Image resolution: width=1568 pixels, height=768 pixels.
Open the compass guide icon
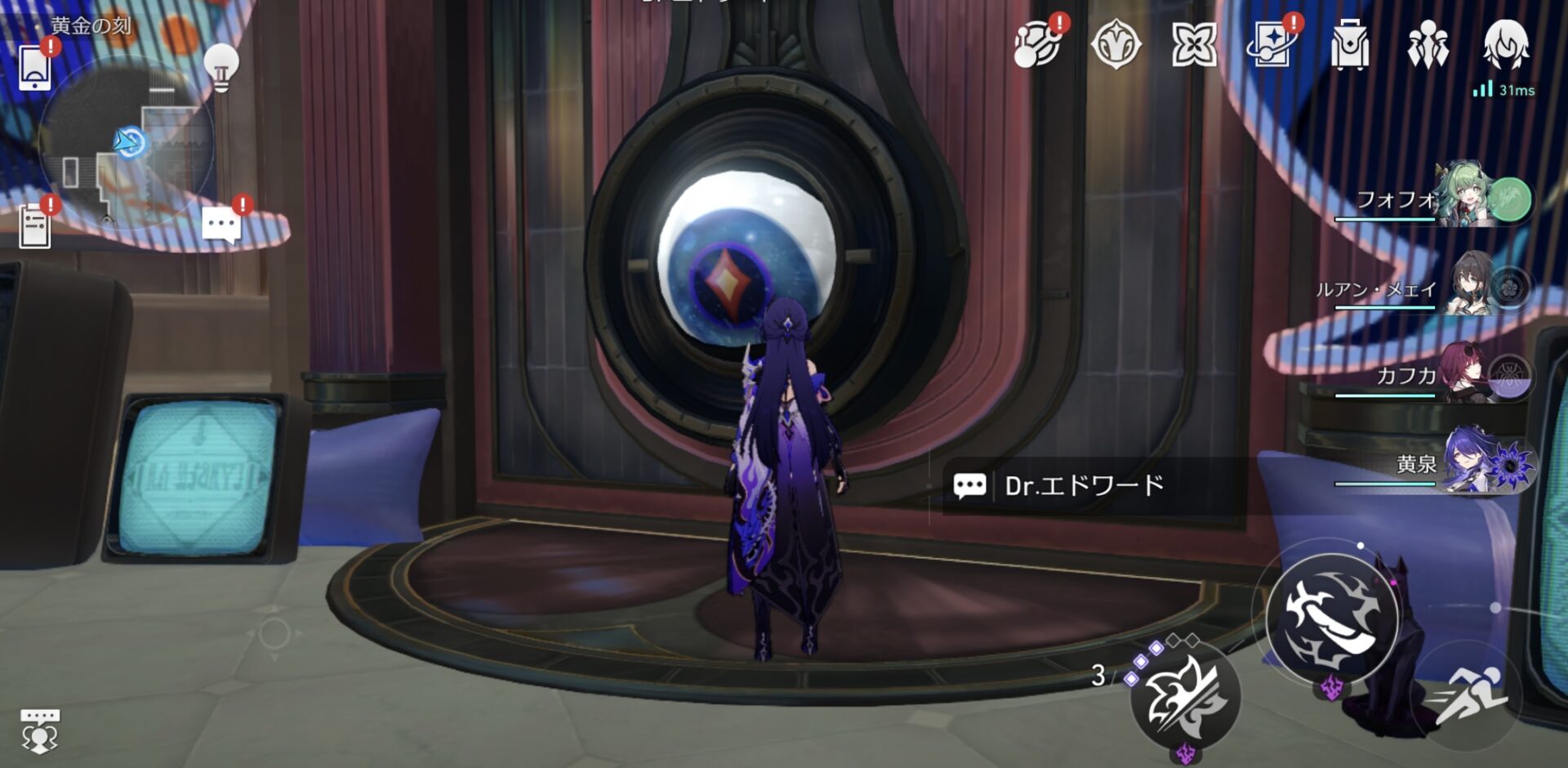pos(1116,44)
